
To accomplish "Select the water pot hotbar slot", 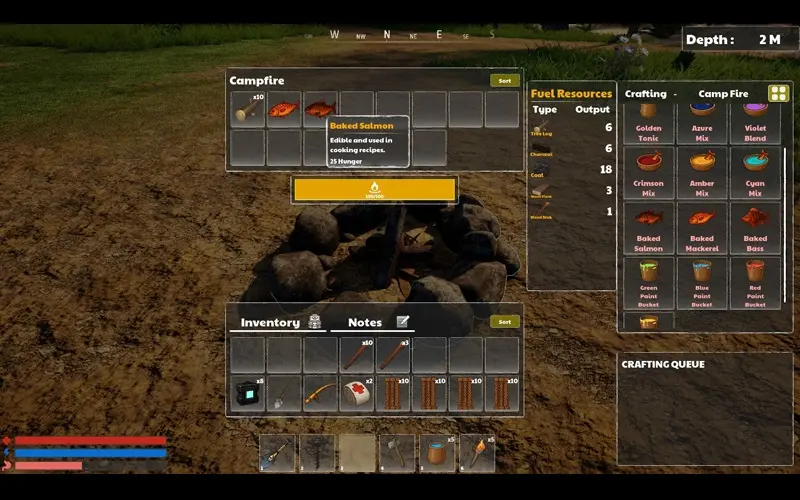I will click(x=437, y=453).
